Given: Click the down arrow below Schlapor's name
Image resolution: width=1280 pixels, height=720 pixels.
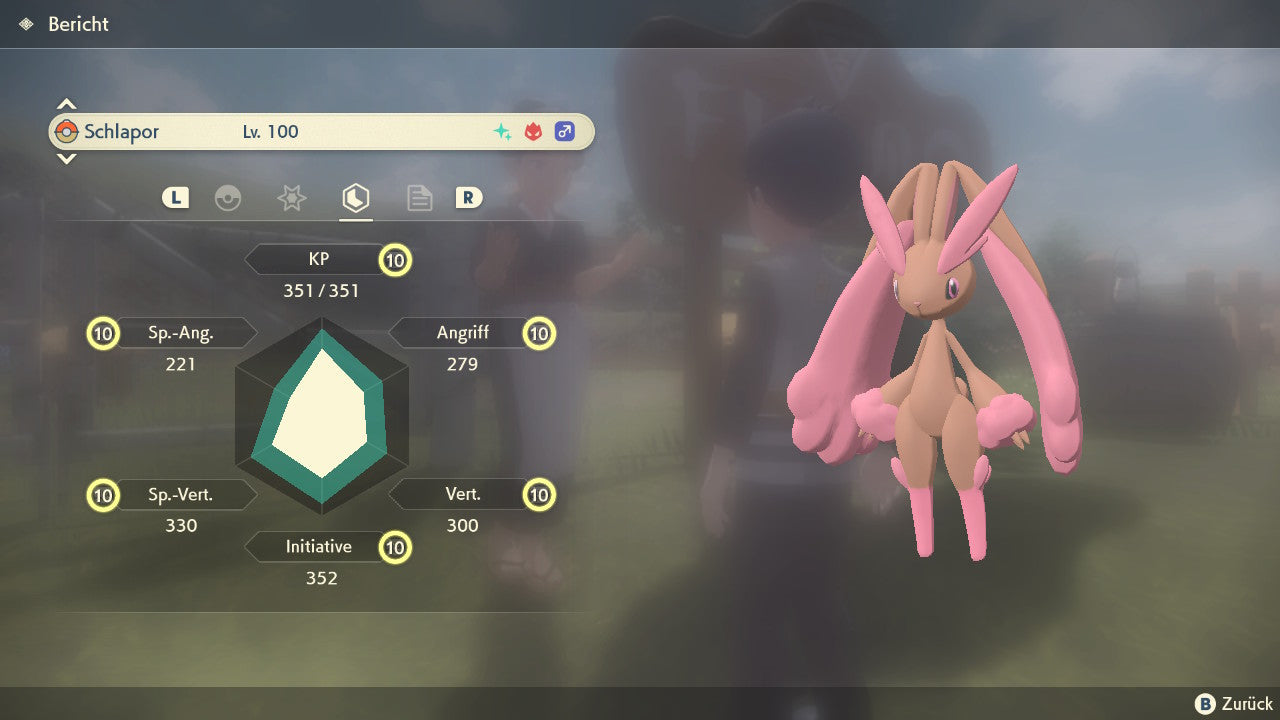Looking at the screenshot, I should click(x=66, y=158).
